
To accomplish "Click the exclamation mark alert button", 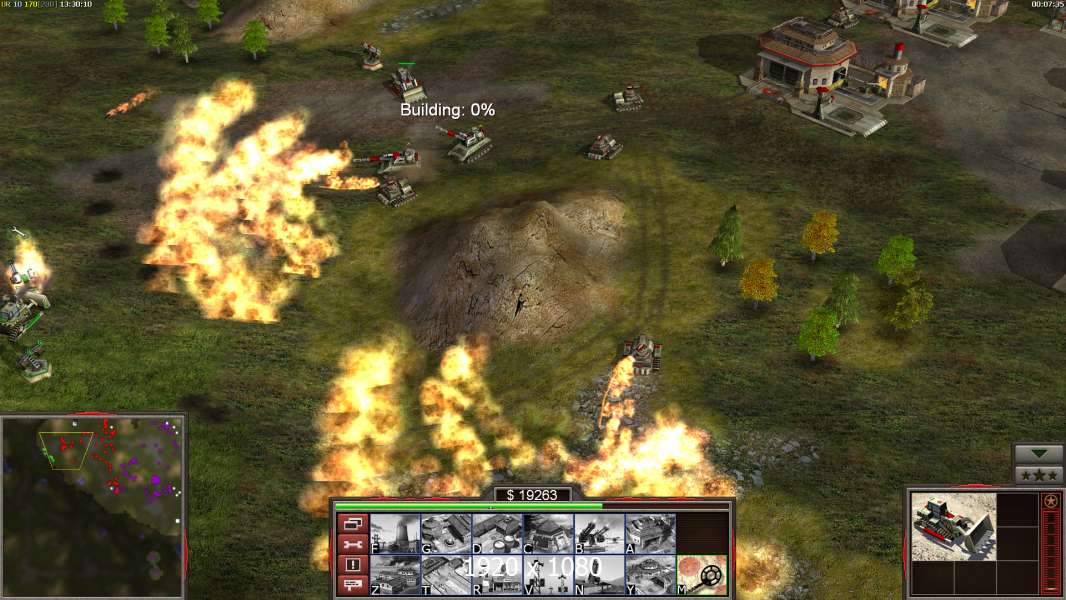I will [x=351, y=565].
